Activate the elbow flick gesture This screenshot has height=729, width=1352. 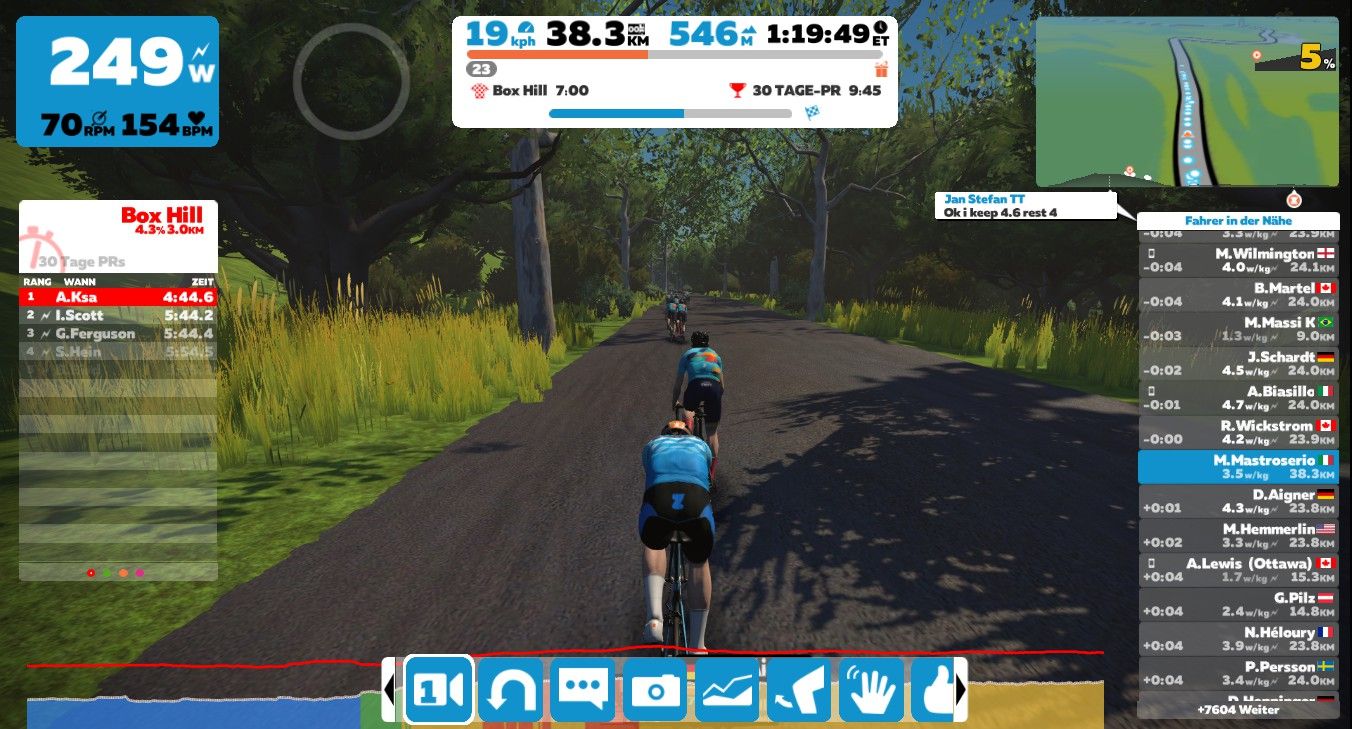tap(799, 689)
